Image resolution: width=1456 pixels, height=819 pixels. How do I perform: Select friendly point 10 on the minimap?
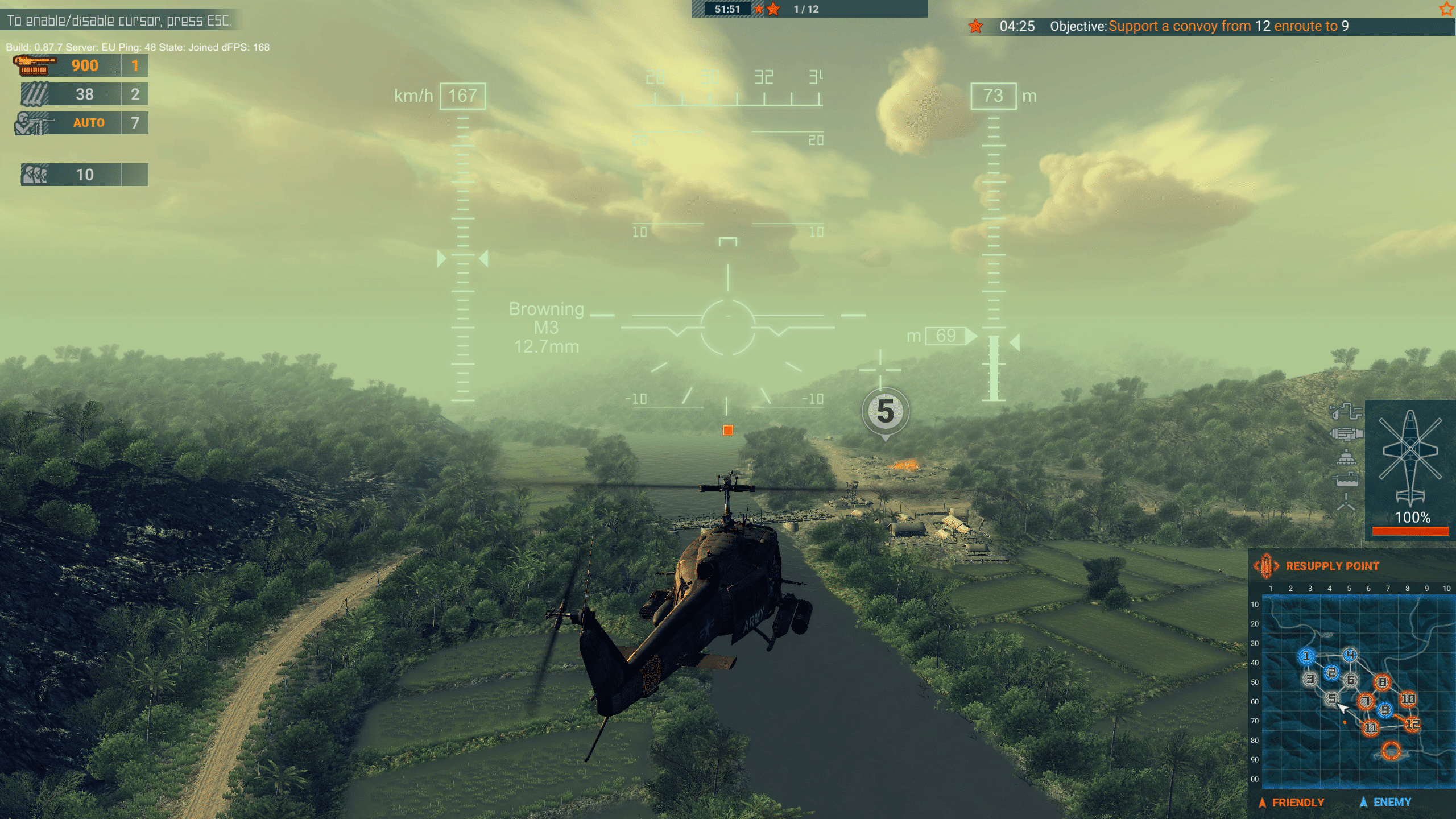click(1408, 699)
